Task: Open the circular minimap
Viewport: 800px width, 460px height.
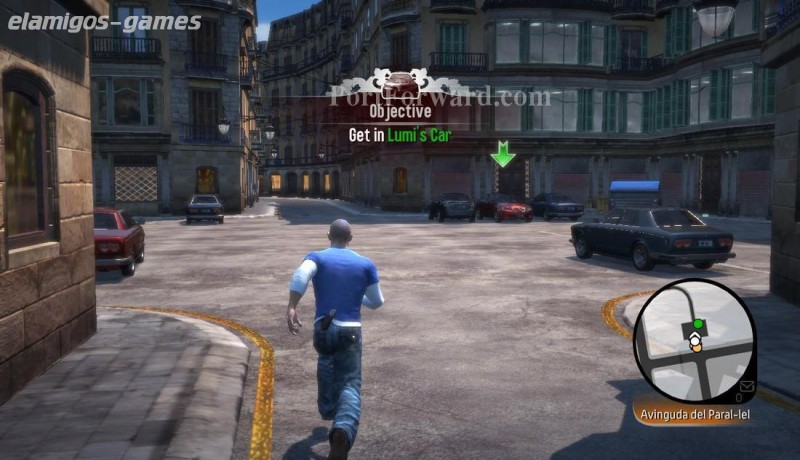Action: click(693, 342)
